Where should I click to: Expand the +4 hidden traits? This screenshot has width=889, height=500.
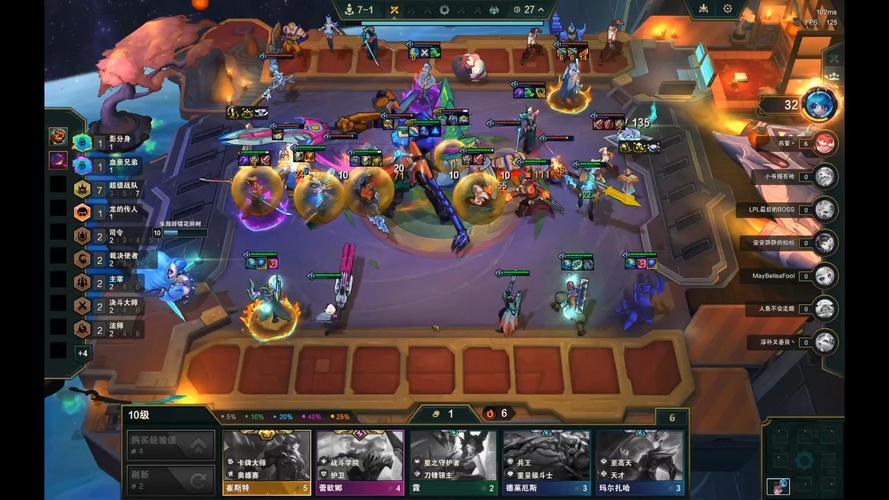[x=83, y=353]
